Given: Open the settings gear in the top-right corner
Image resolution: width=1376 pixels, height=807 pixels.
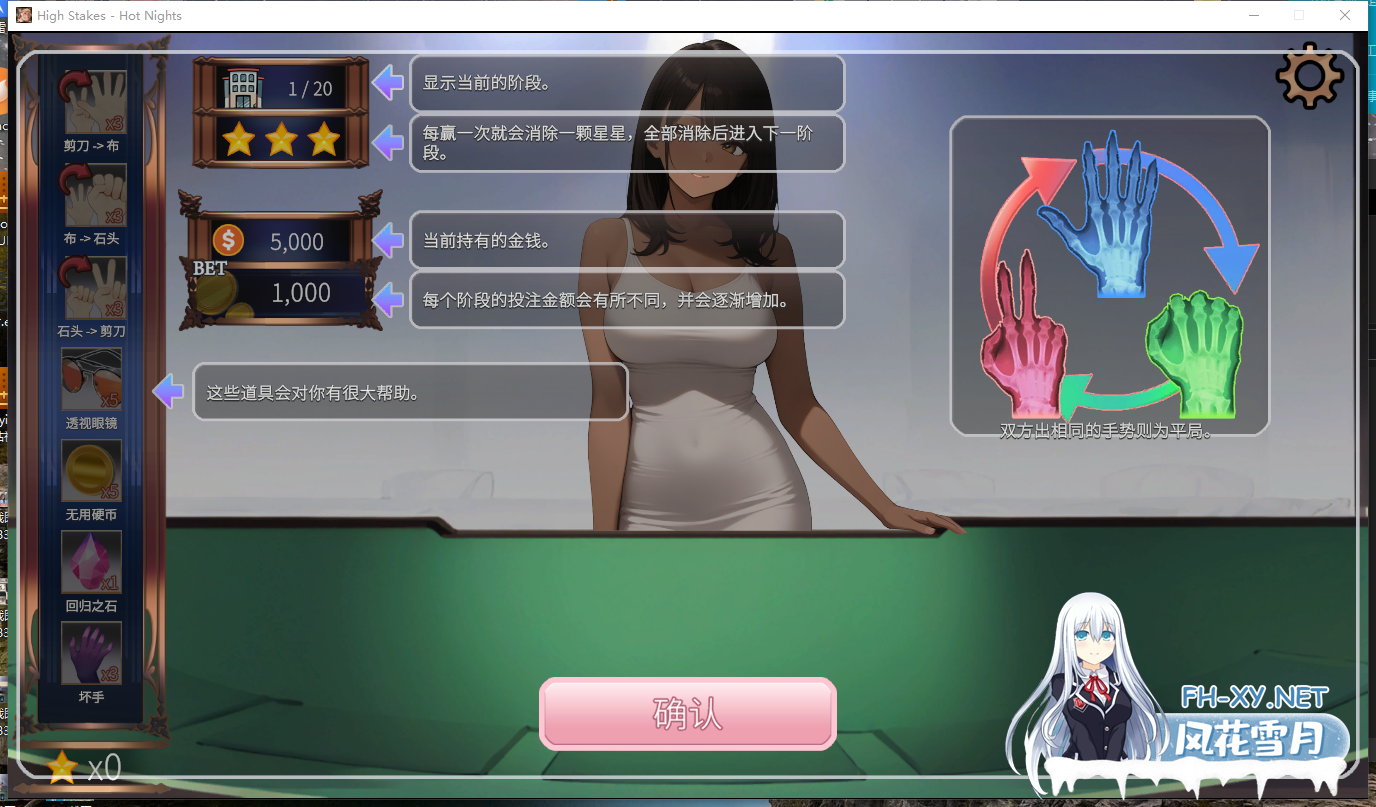Looking at the screenshot, I should pos(1308,74).
